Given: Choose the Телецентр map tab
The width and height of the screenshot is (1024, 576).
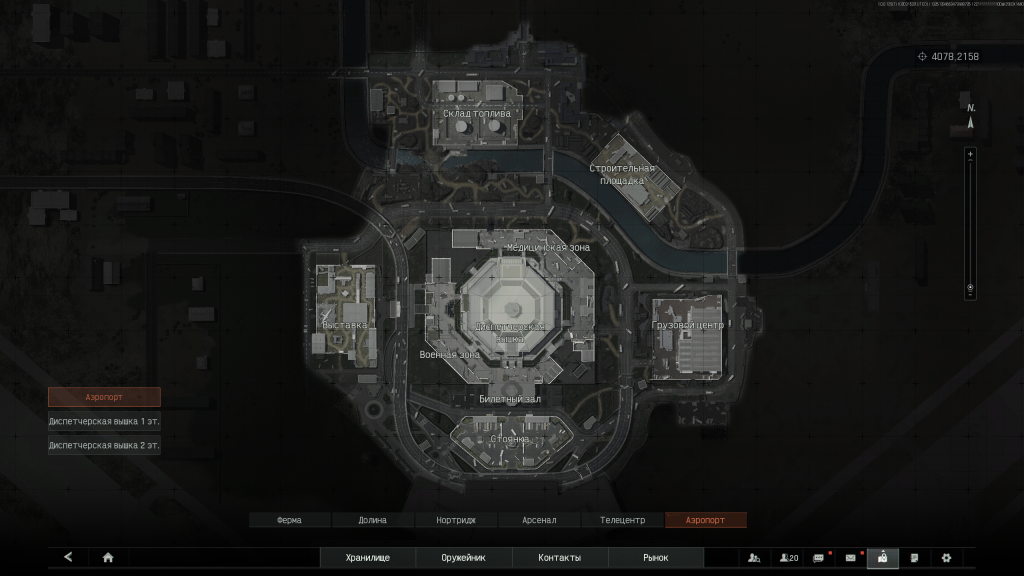Looking at the screenshot, I should [622, 520].
